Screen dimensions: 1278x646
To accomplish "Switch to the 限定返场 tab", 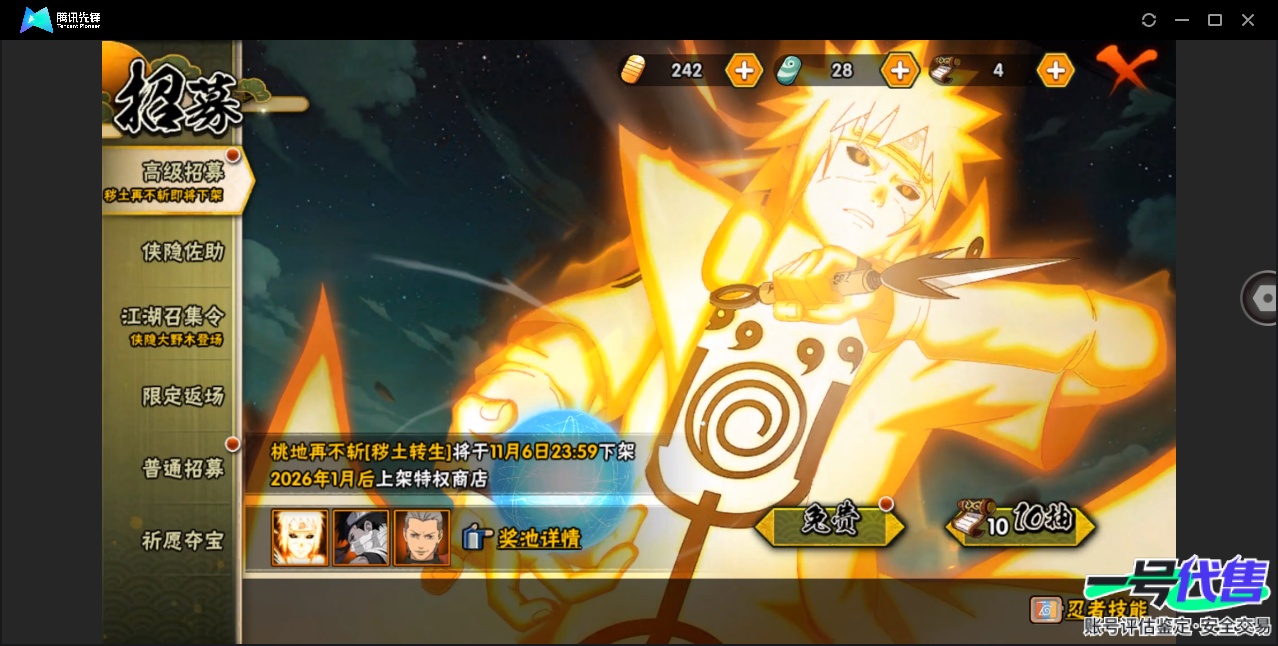I will pos(182,396).
